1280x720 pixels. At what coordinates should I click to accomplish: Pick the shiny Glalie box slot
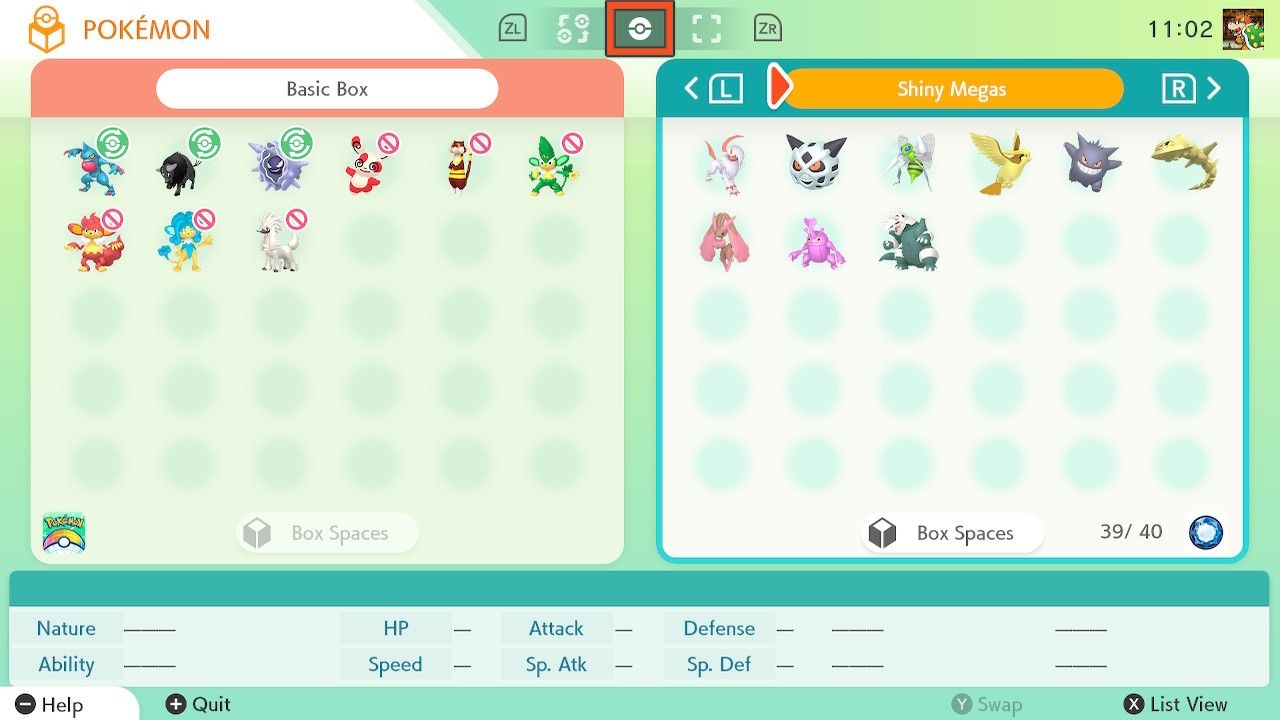816,161
